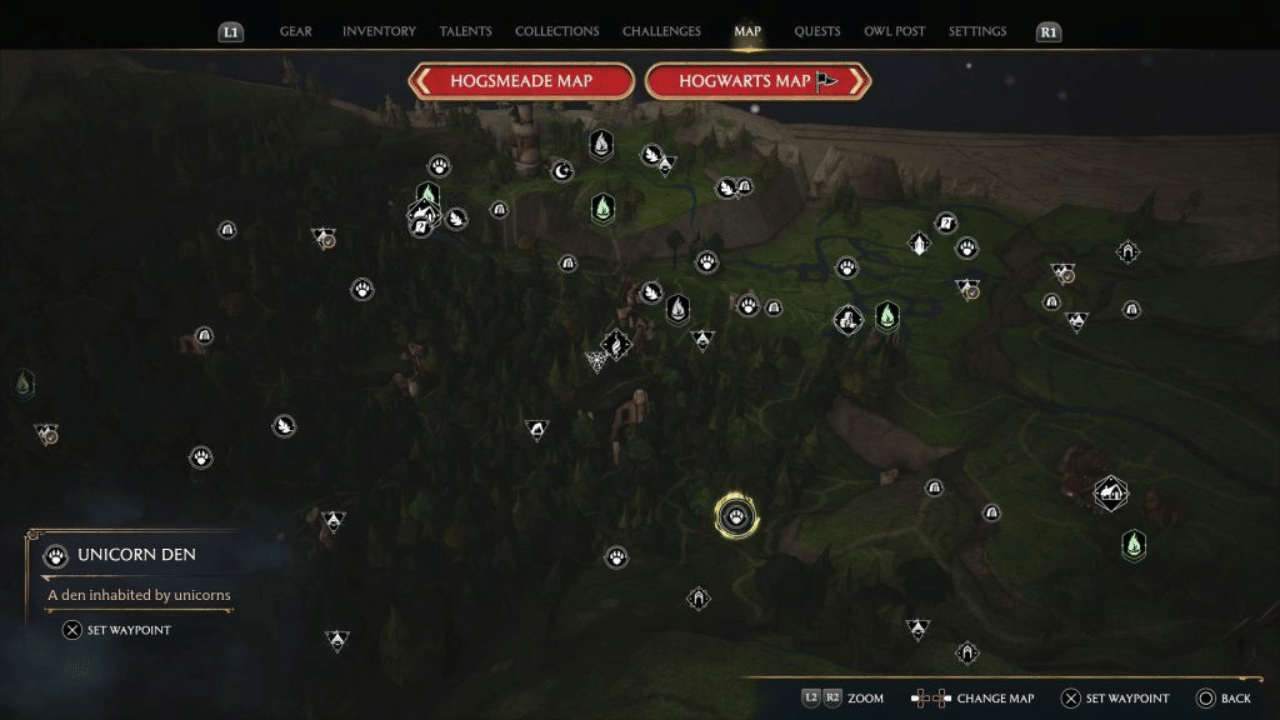Select the hamlet house marker on the right

click(x=1110, y=492)
